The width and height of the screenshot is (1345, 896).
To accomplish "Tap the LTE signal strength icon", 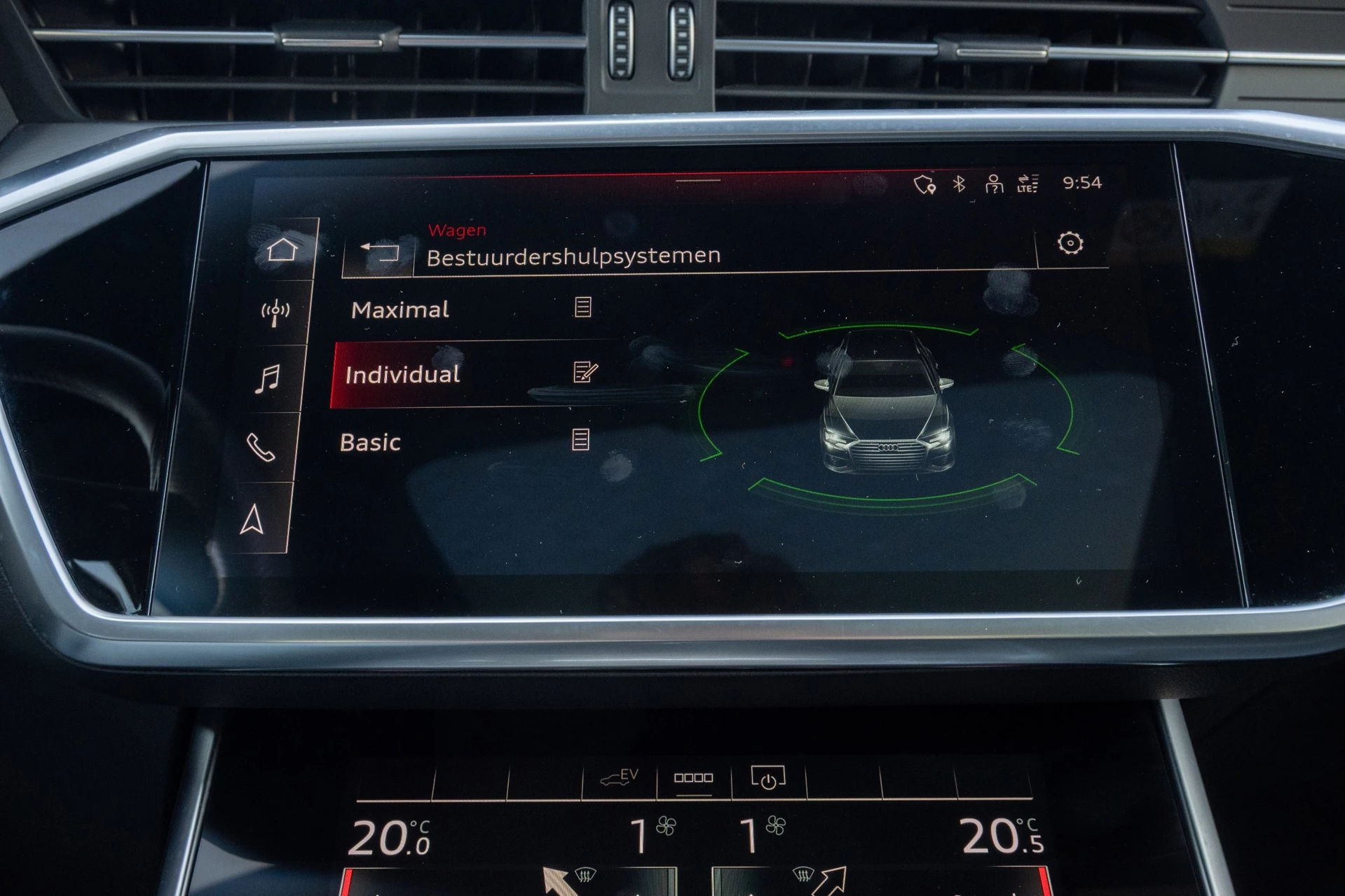I will click(x=1025, y=184).
